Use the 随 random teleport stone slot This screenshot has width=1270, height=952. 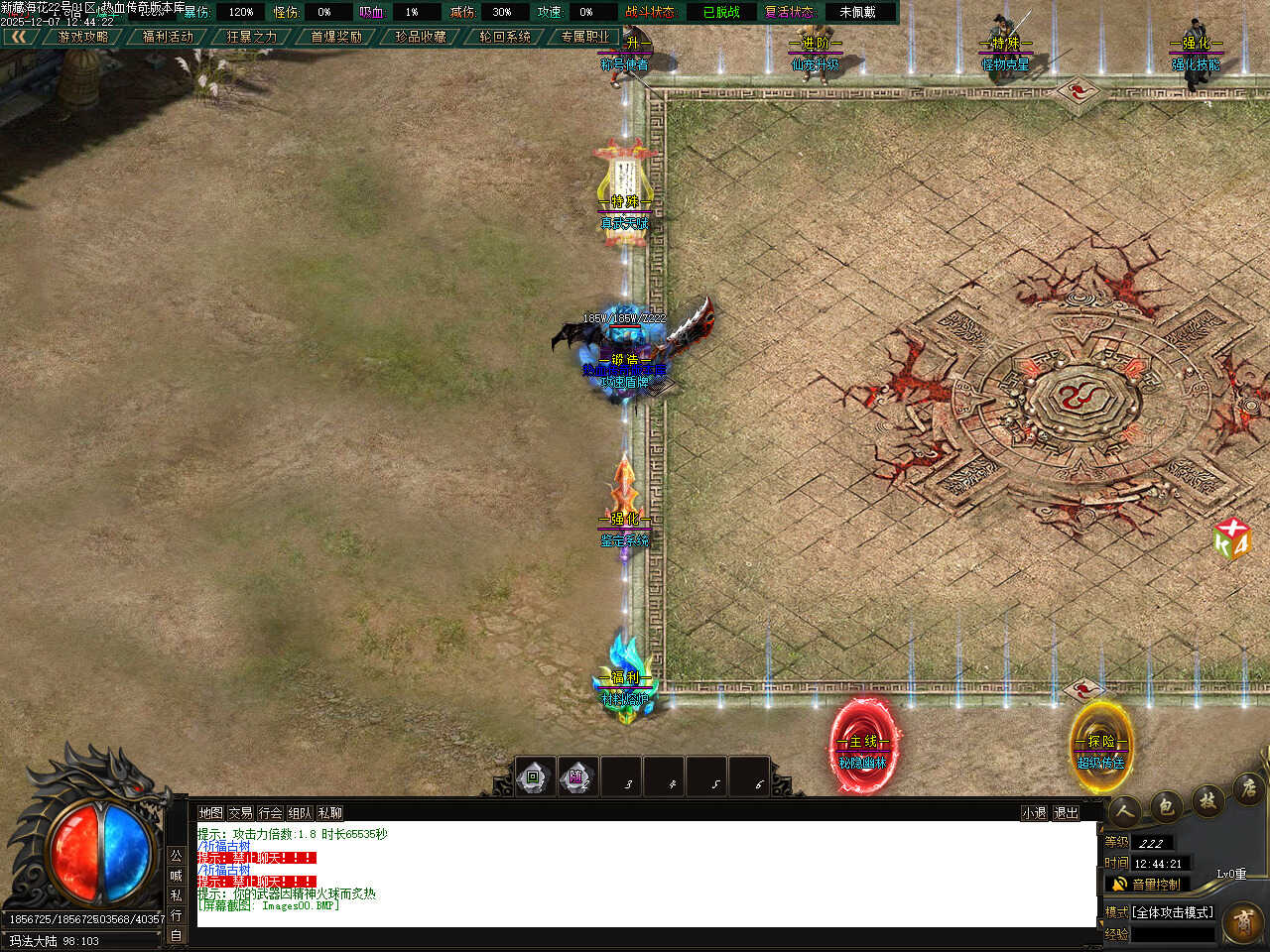point(576,777)
